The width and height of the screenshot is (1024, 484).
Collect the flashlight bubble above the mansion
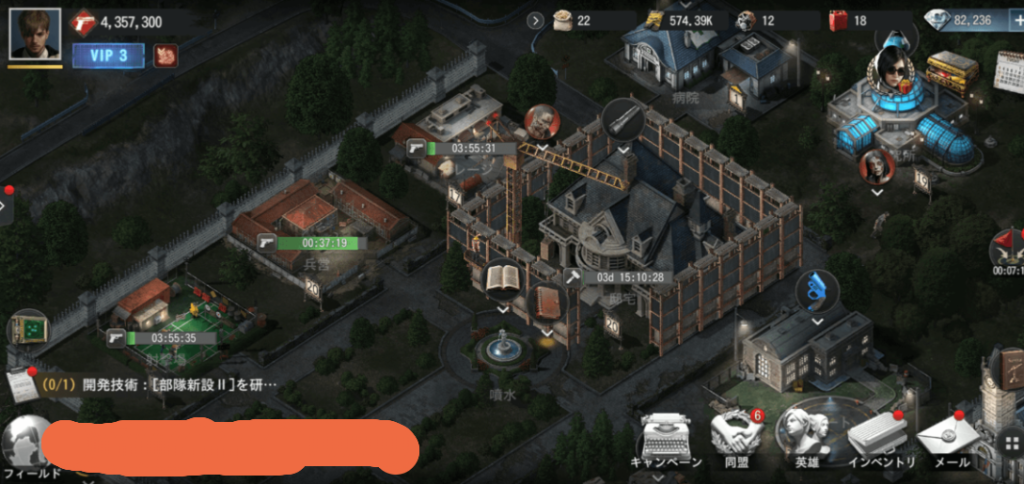tap(623, 118)
